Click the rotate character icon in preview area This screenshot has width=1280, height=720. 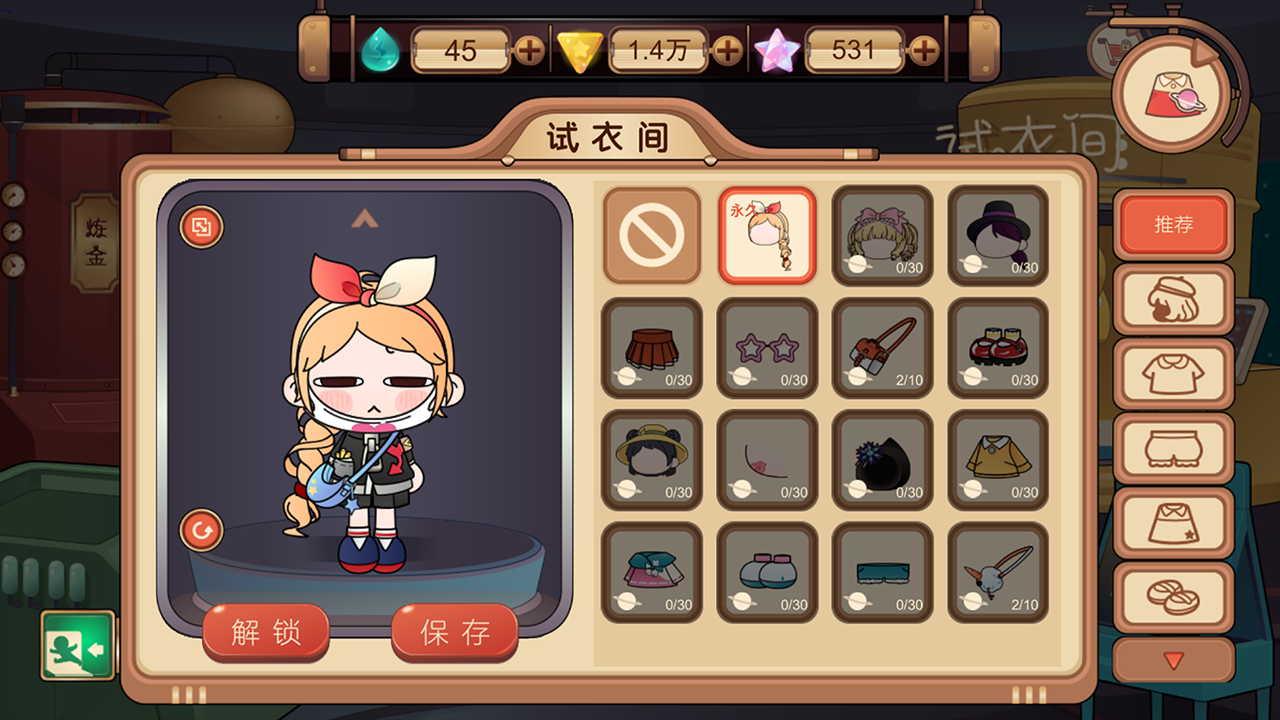pos(200,531)
